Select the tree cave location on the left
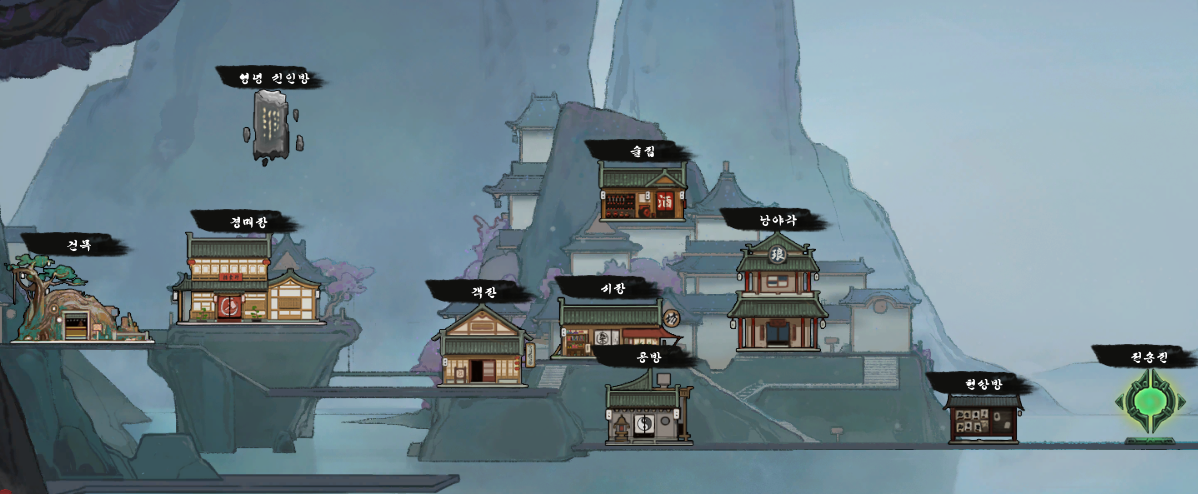 (72, 301)
